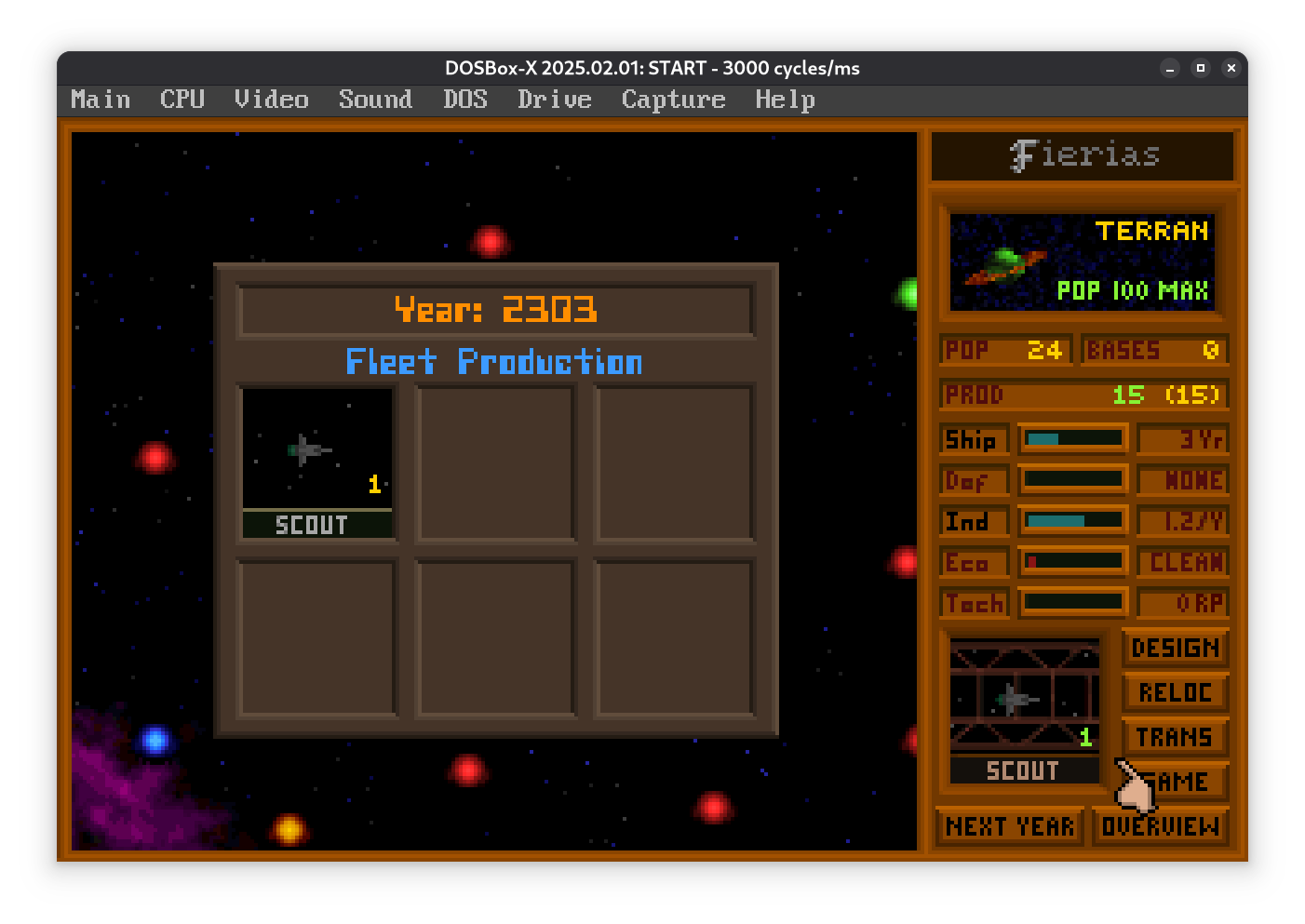Select the Scout tile in Fleet Production
1305x924 pixels.
point(317,462)
